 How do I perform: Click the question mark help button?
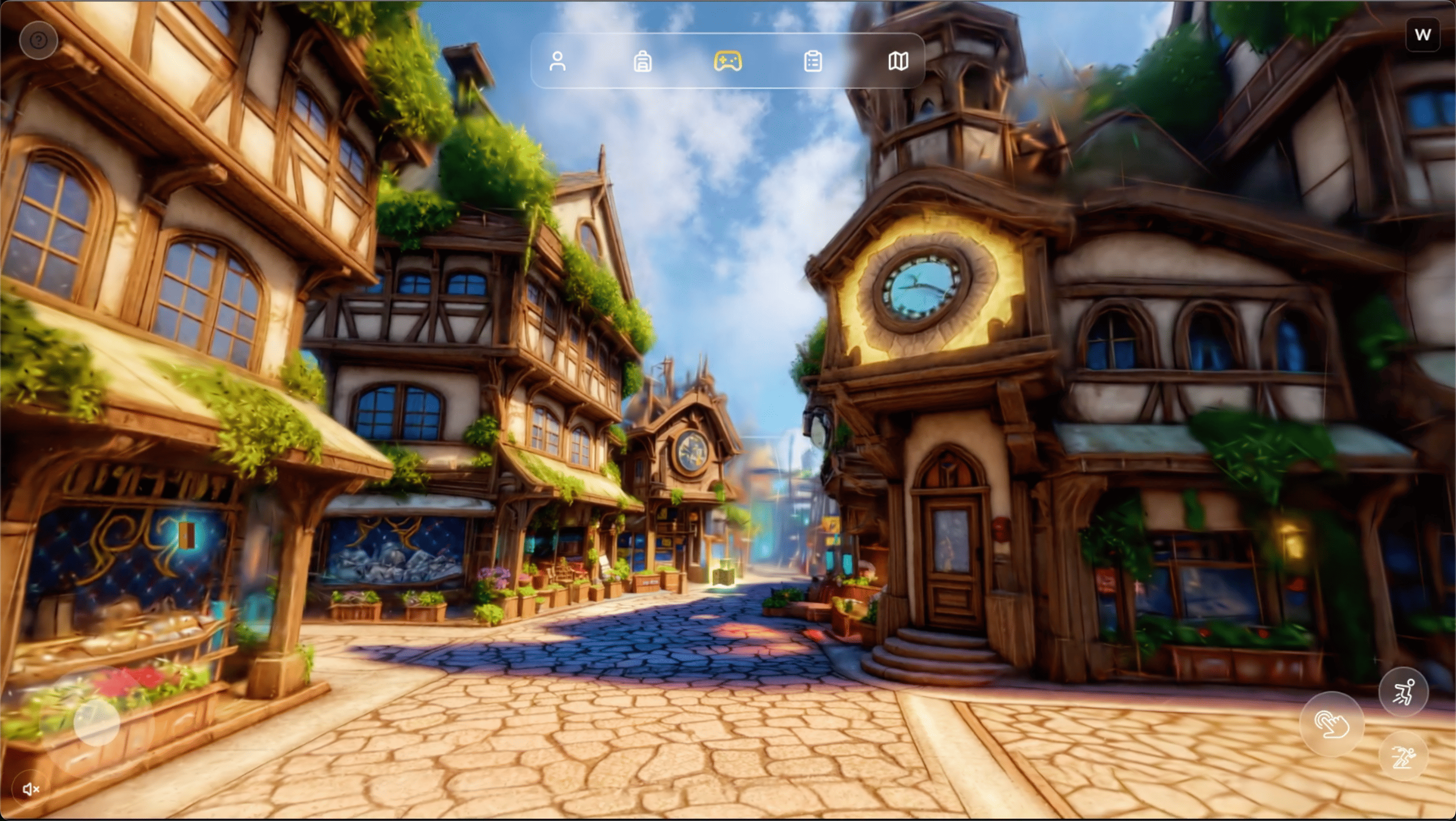(39, 40)
